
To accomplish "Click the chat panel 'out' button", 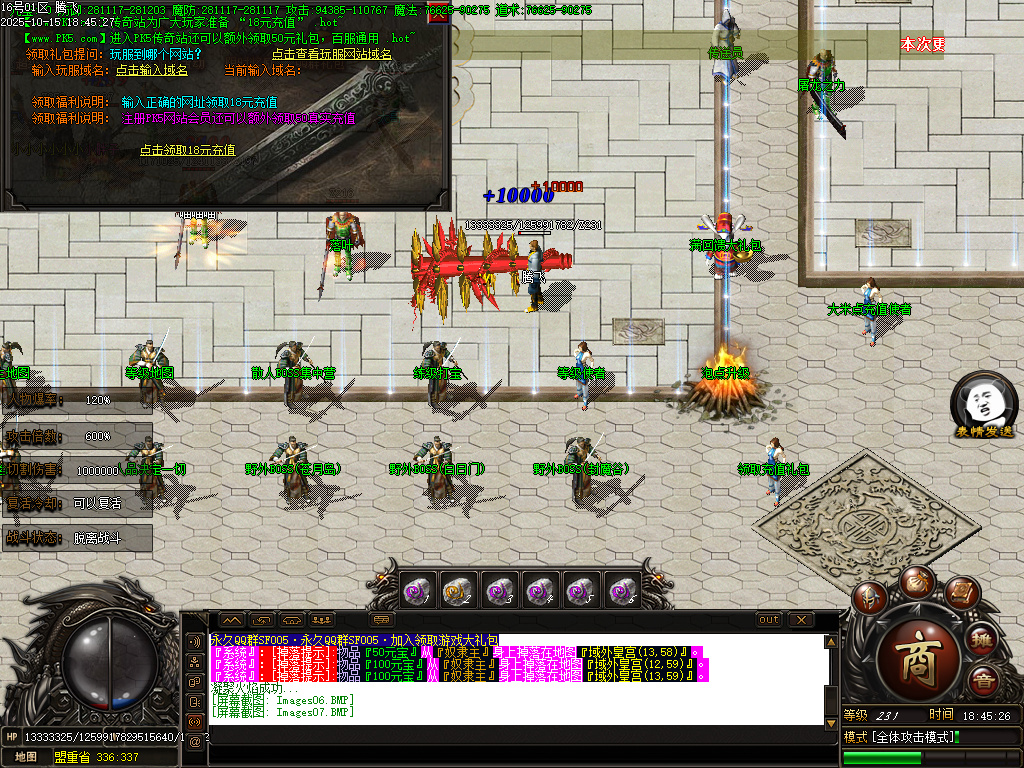I will pos(768,620).
